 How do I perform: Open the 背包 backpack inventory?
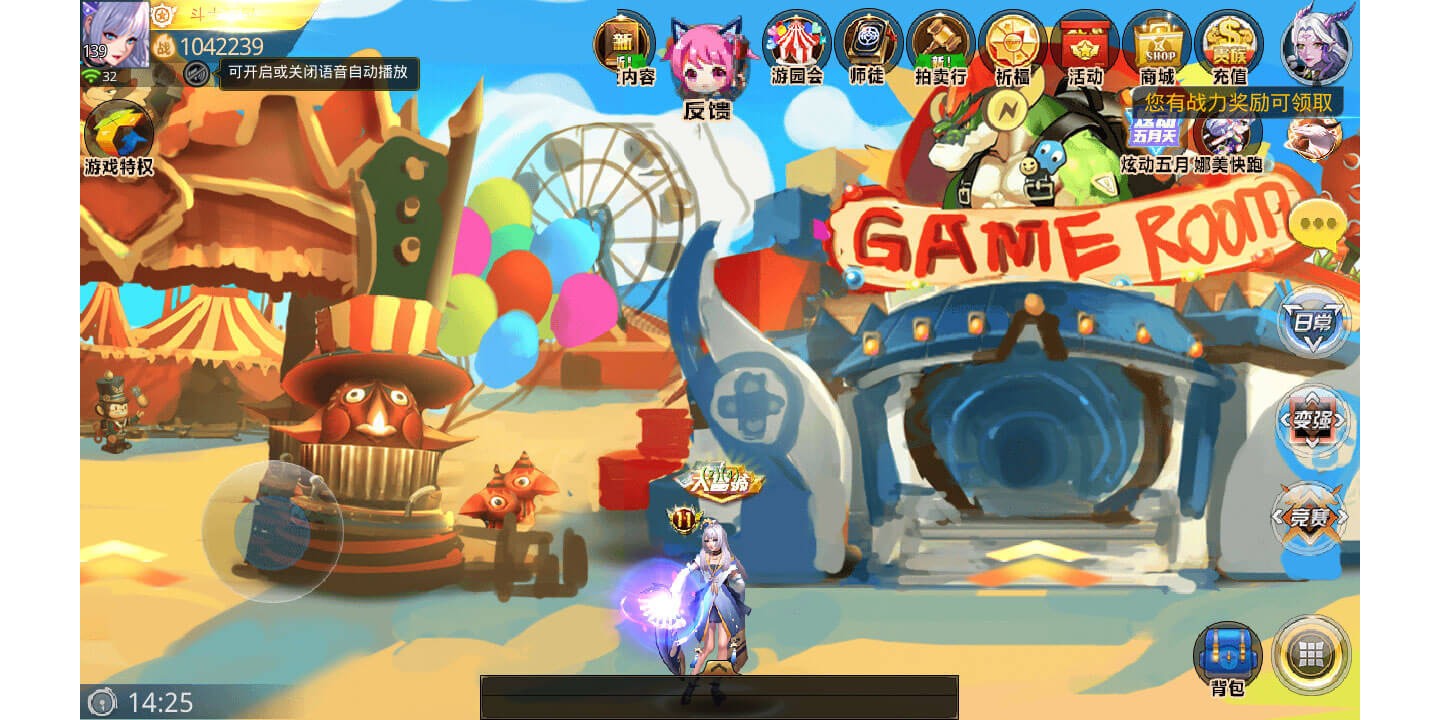1227,656
